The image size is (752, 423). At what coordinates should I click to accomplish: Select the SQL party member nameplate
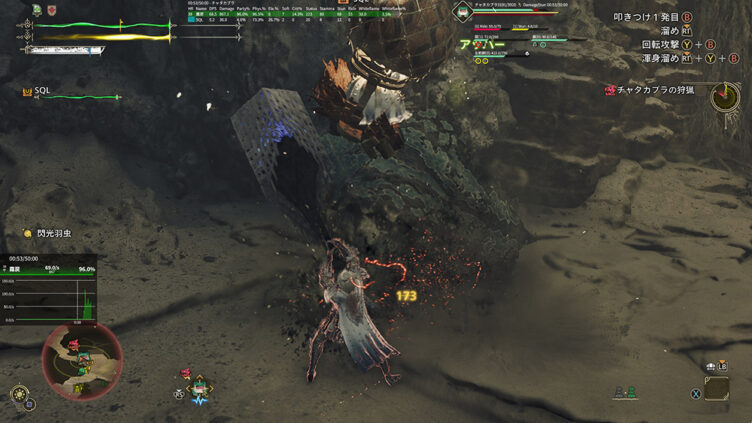pyautogui.click(x=42, y=91)
